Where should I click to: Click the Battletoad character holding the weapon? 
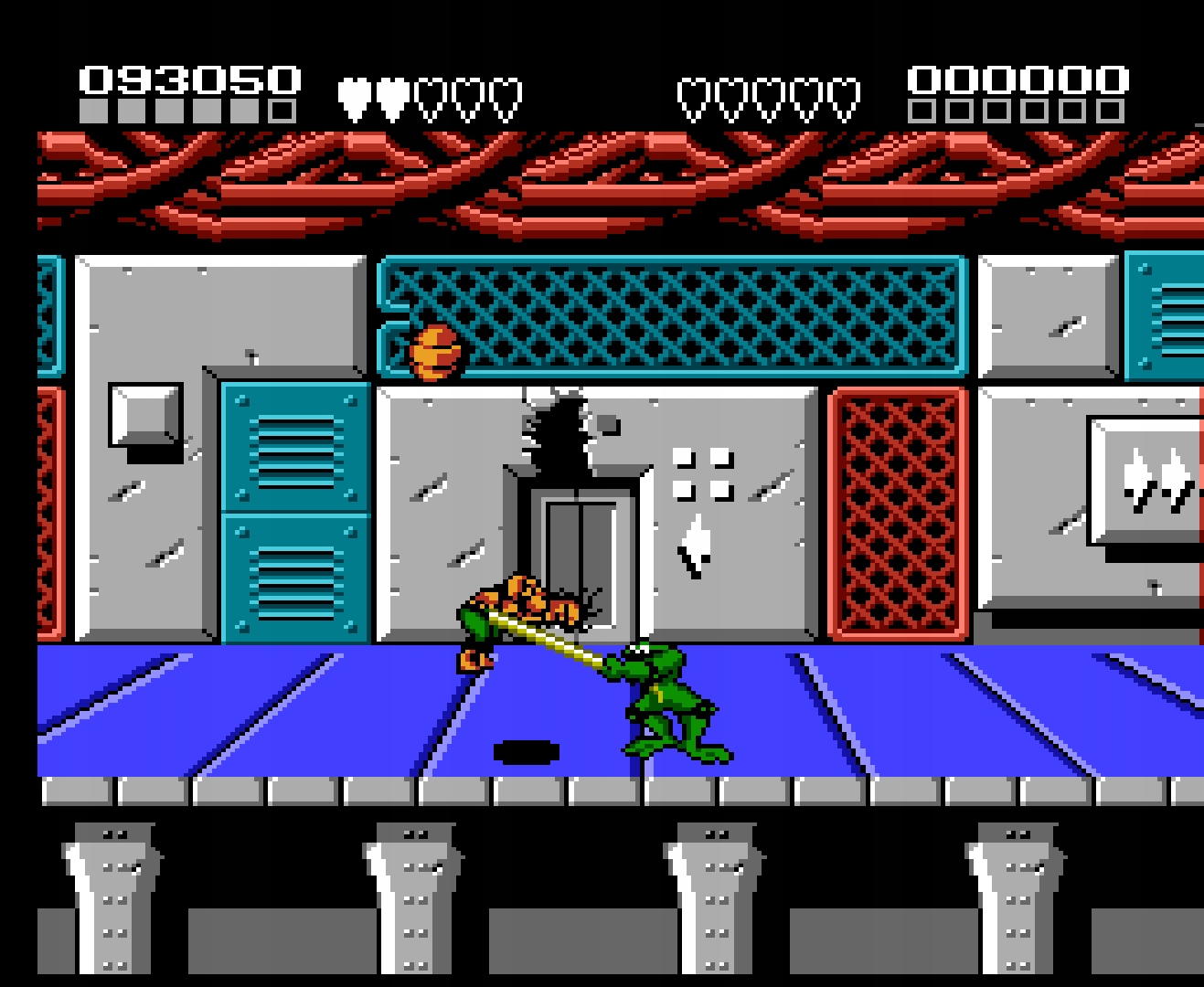[x=667, y=704]
